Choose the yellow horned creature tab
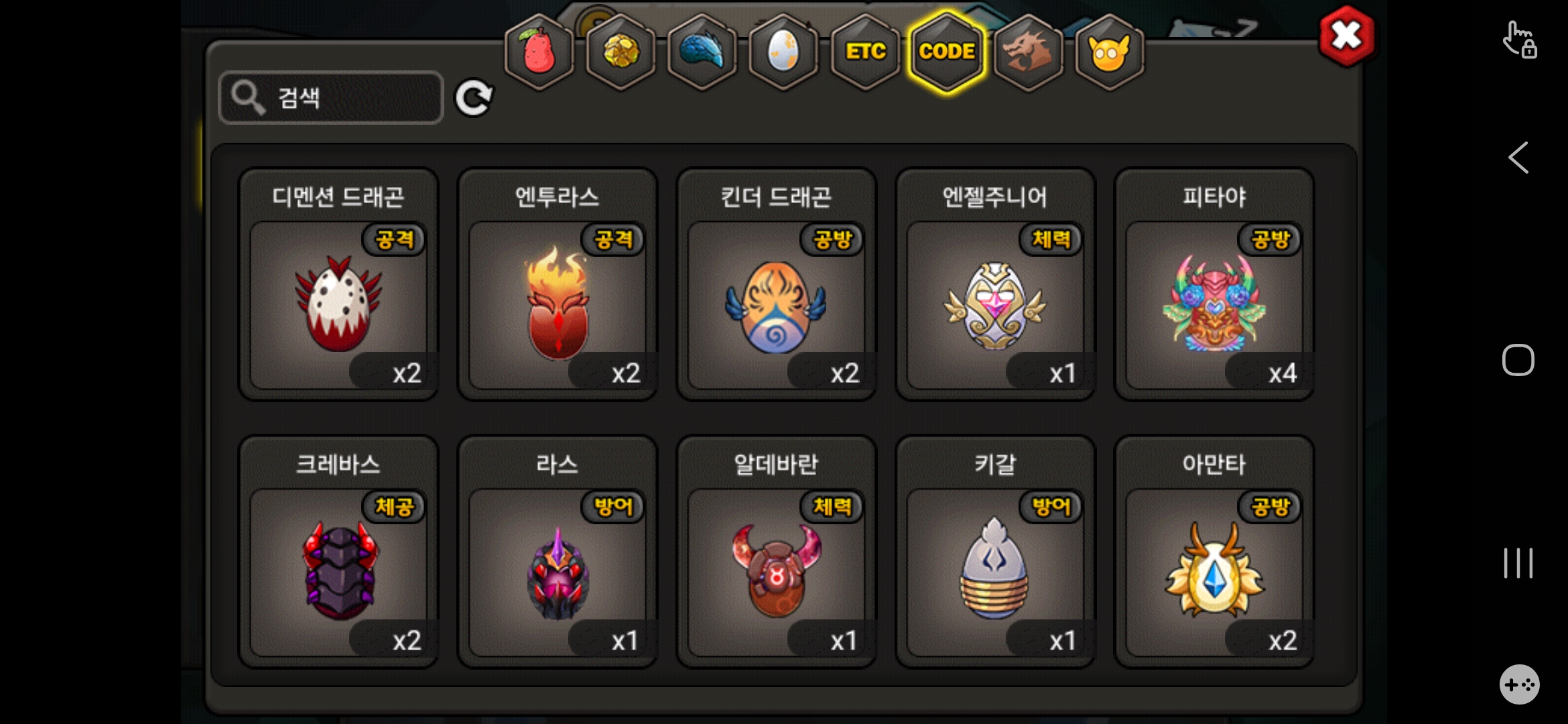The image size is (1568, 724). pyautogui.click(x=1110, y=52)
